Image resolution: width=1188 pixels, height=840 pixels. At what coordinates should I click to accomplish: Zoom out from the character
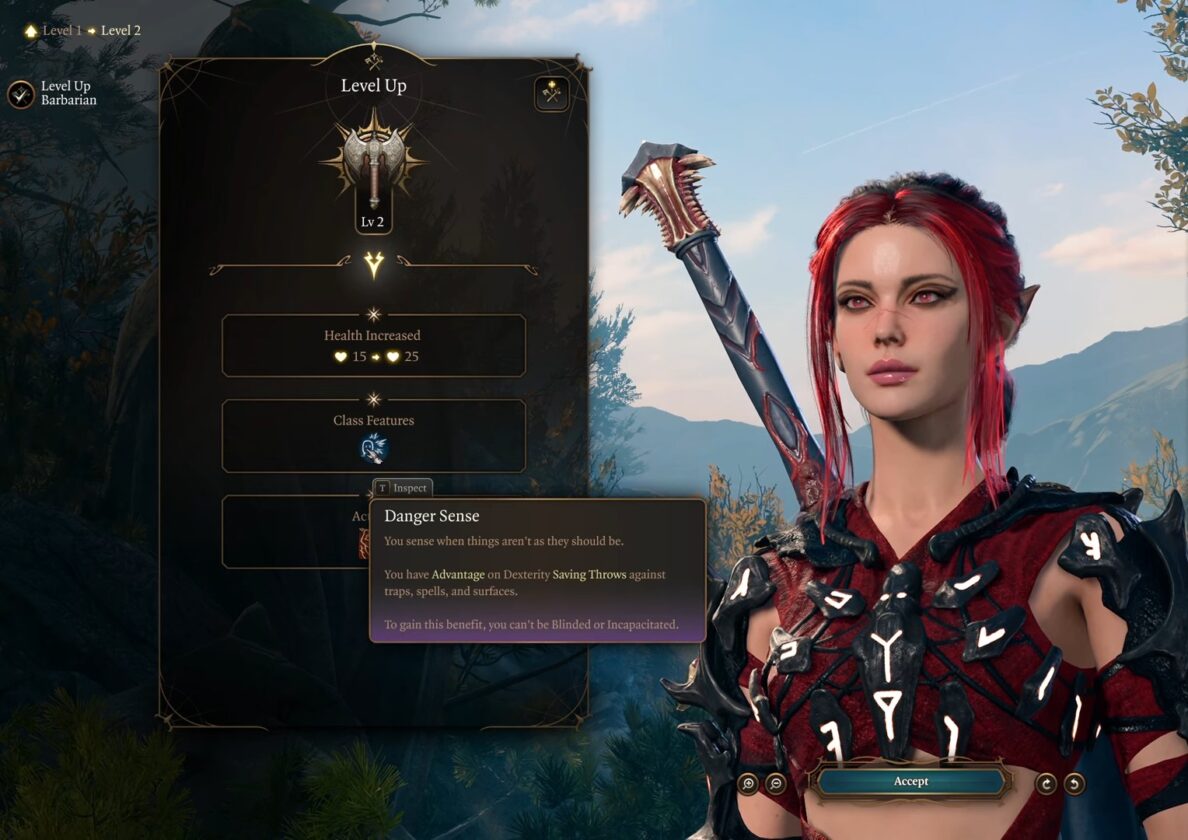coord(775,783)
